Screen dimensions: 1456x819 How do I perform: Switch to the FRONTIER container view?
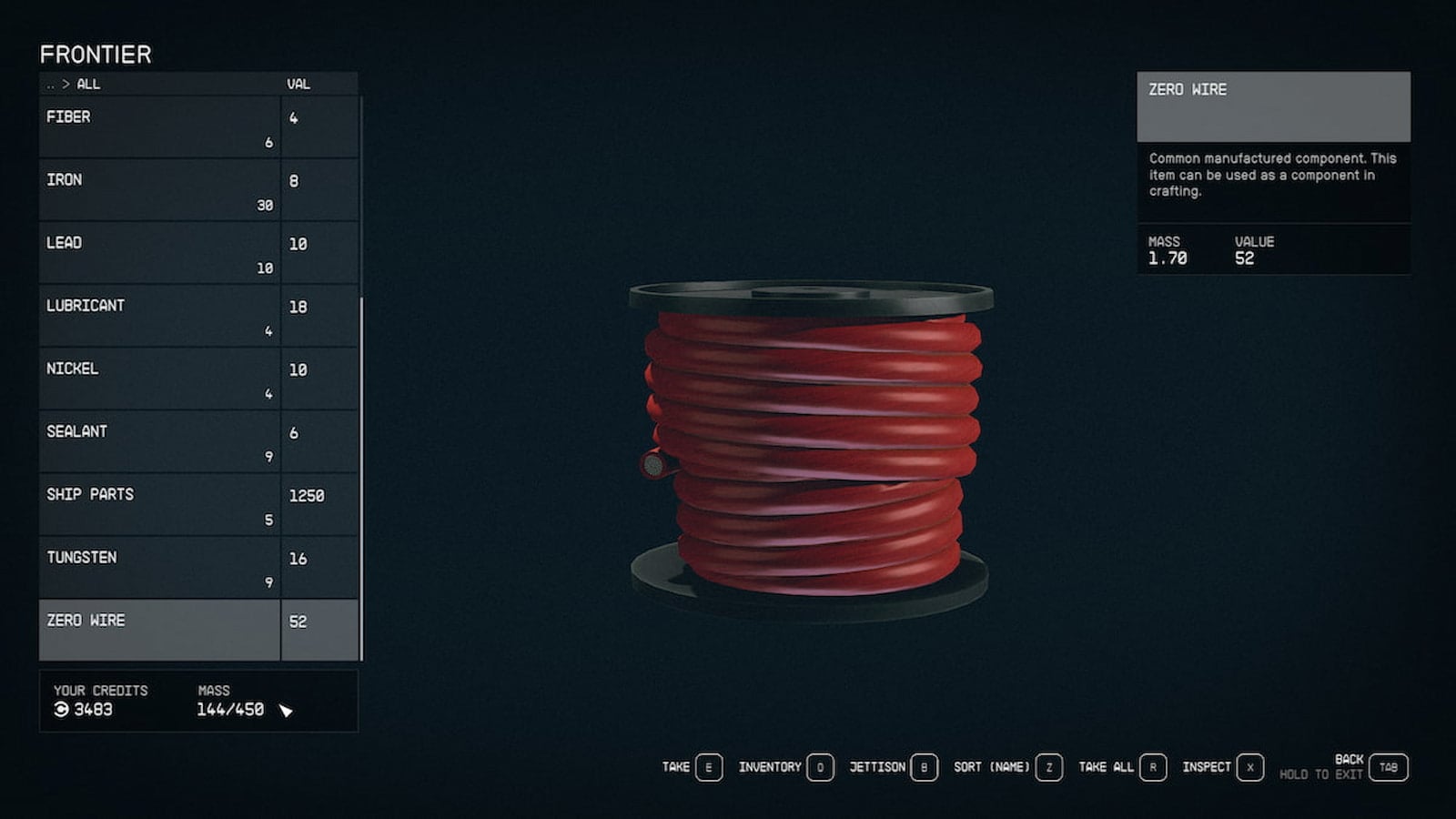coord(94,55)
